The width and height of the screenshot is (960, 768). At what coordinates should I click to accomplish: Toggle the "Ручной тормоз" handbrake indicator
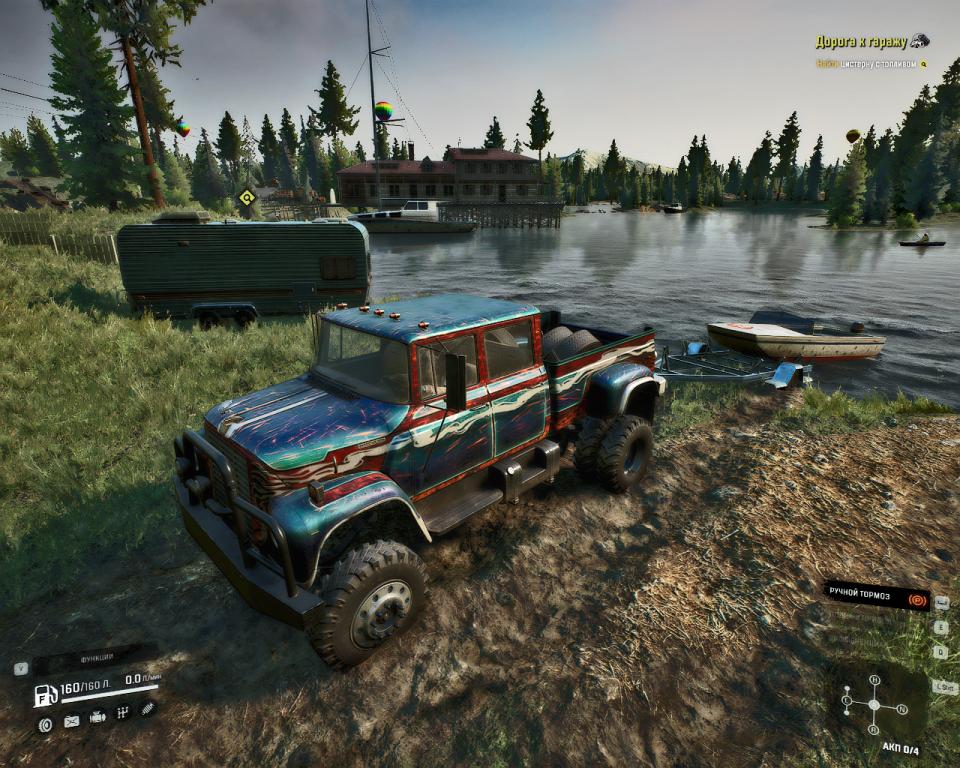[x=876, y=596]
